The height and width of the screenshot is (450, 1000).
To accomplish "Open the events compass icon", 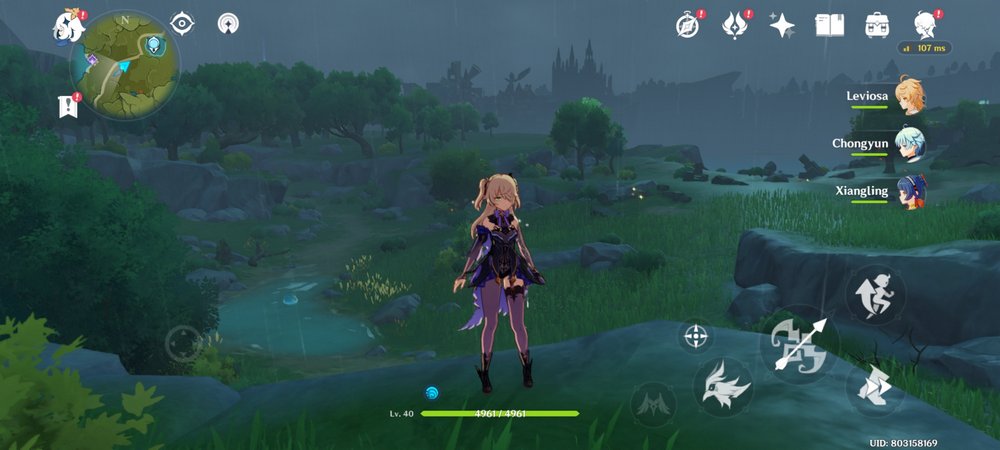I will pyautogui.click(x=687, y=25).
